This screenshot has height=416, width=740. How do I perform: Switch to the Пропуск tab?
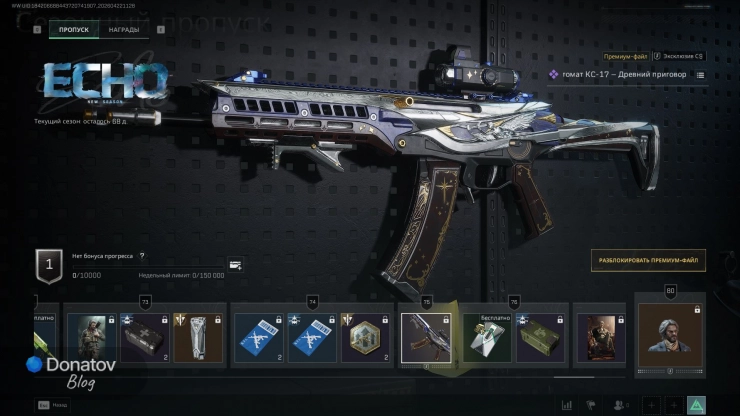74,30
